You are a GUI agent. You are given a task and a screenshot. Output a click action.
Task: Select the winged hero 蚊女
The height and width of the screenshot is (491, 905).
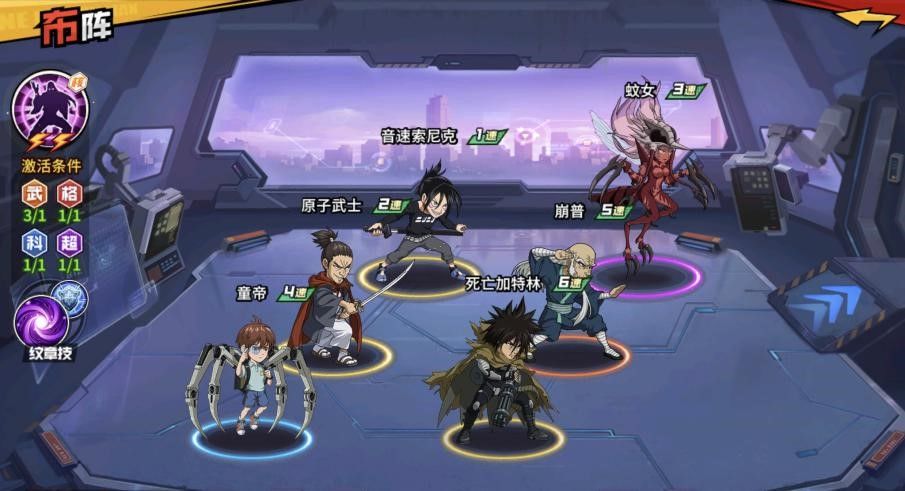pyautogui.click(x=645, y=190)
